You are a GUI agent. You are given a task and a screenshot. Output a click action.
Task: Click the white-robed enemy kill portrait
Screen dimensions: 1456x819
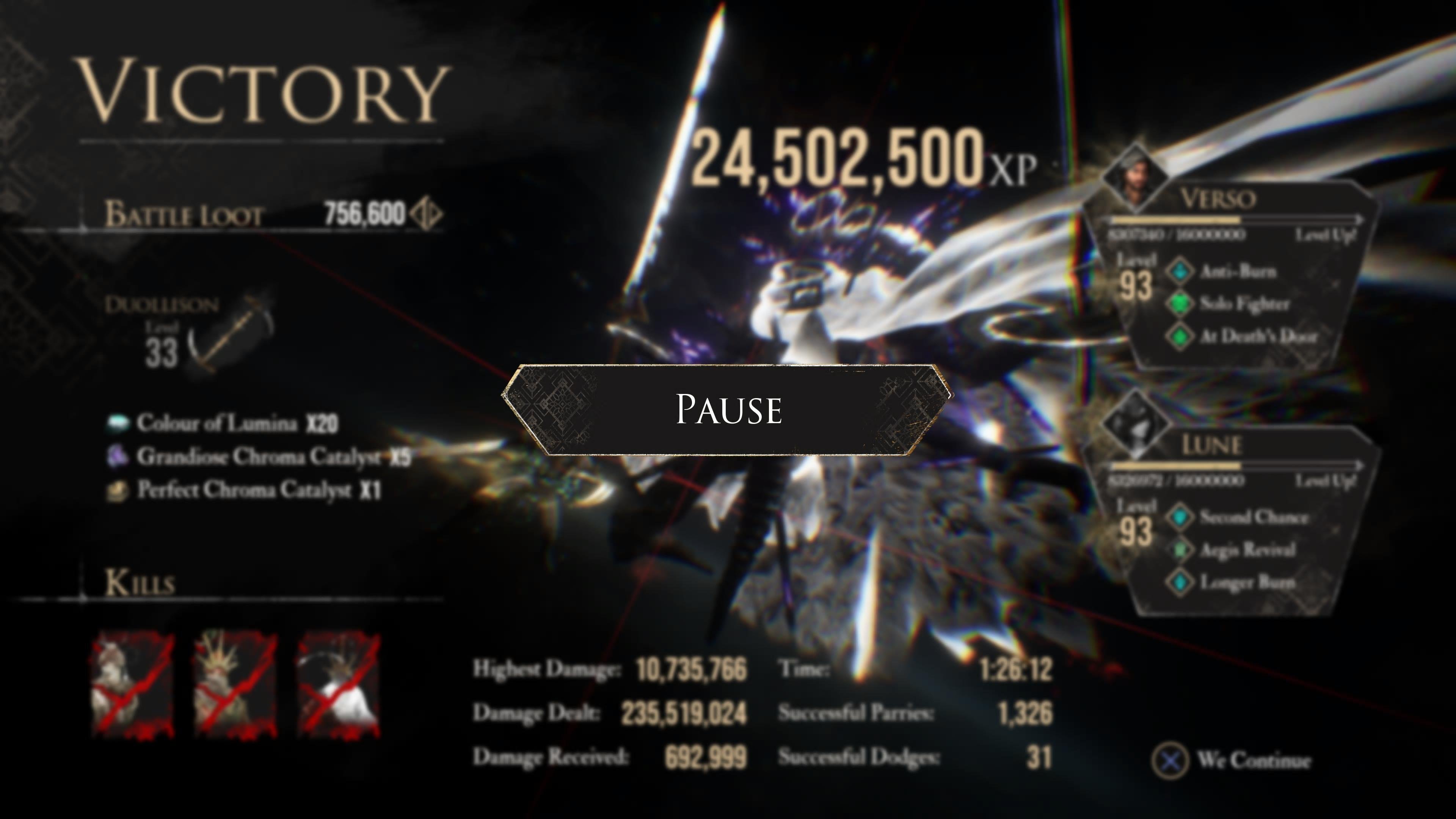(339, 686)
